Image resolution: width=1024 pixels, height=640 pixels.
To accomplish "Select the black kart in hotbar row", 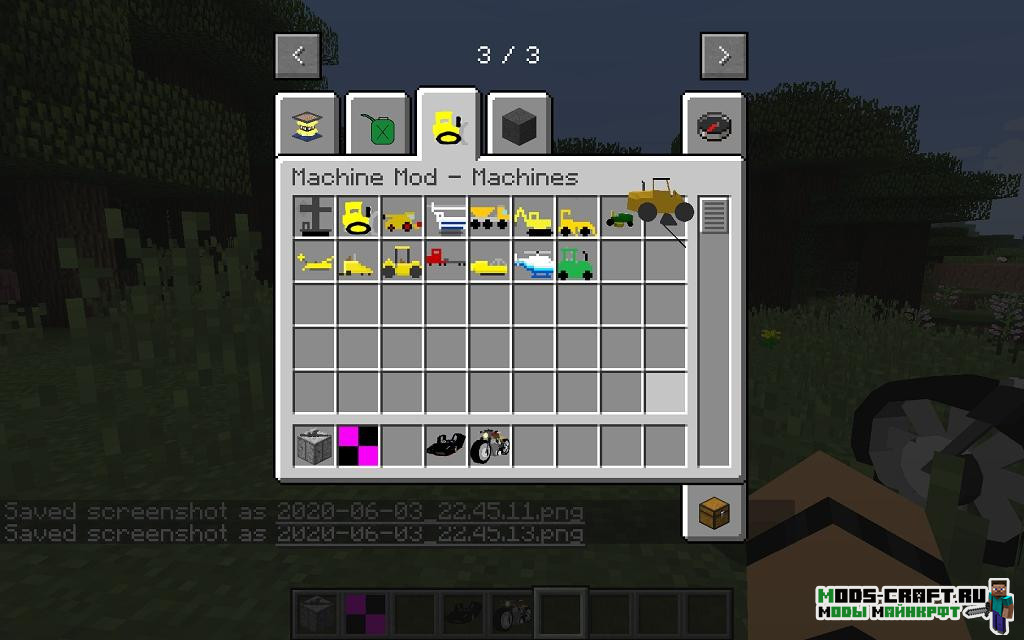I will 445,445.
